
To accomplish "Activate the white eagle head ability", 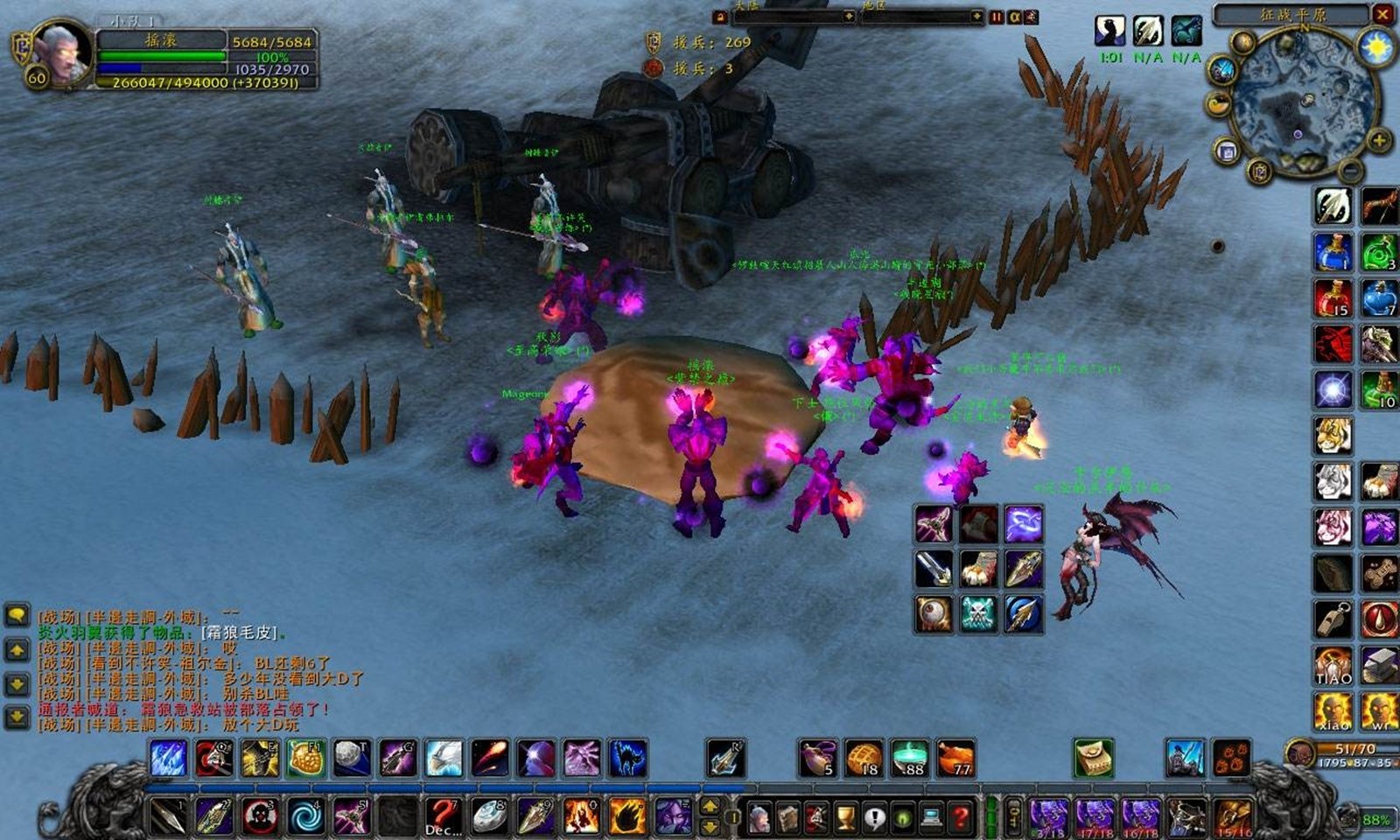I will point(444,758).
